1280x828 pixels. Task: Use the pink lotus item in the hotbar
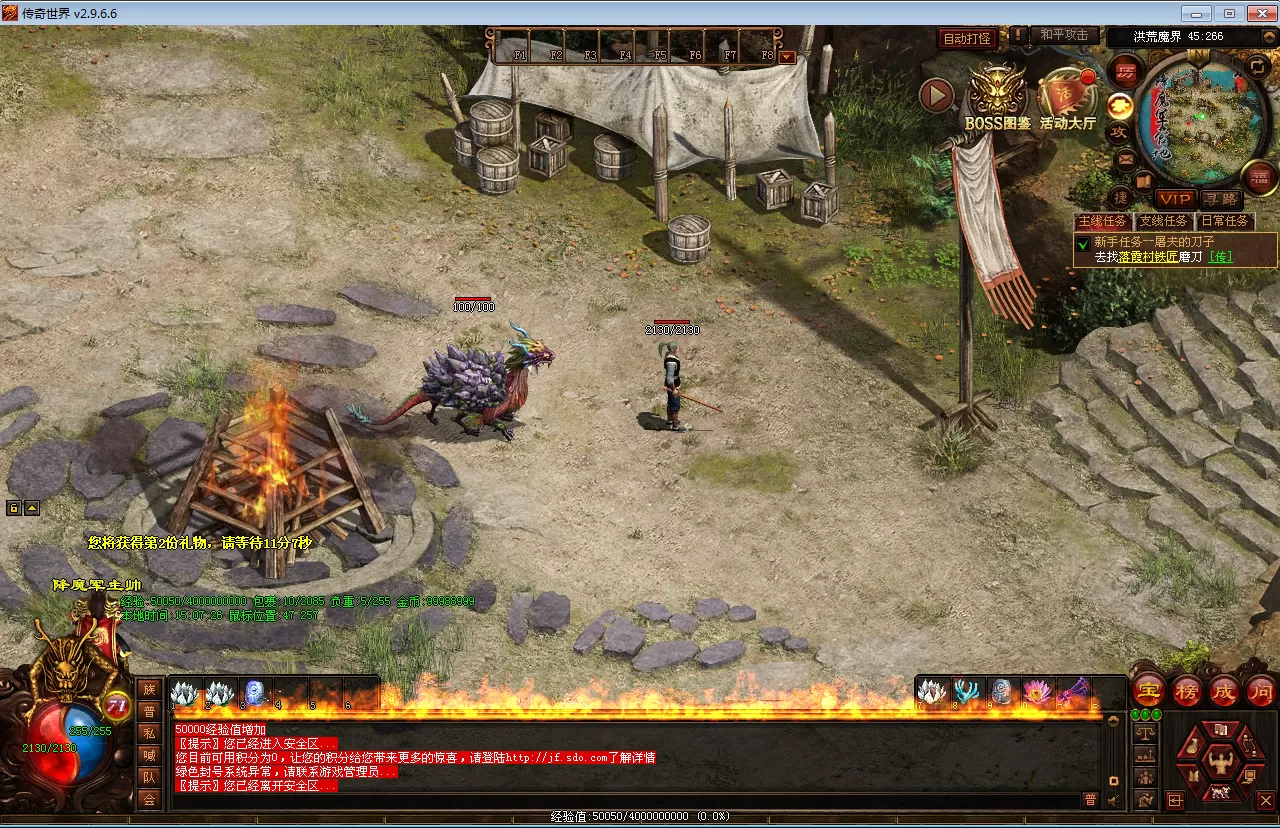(1036, 691)
